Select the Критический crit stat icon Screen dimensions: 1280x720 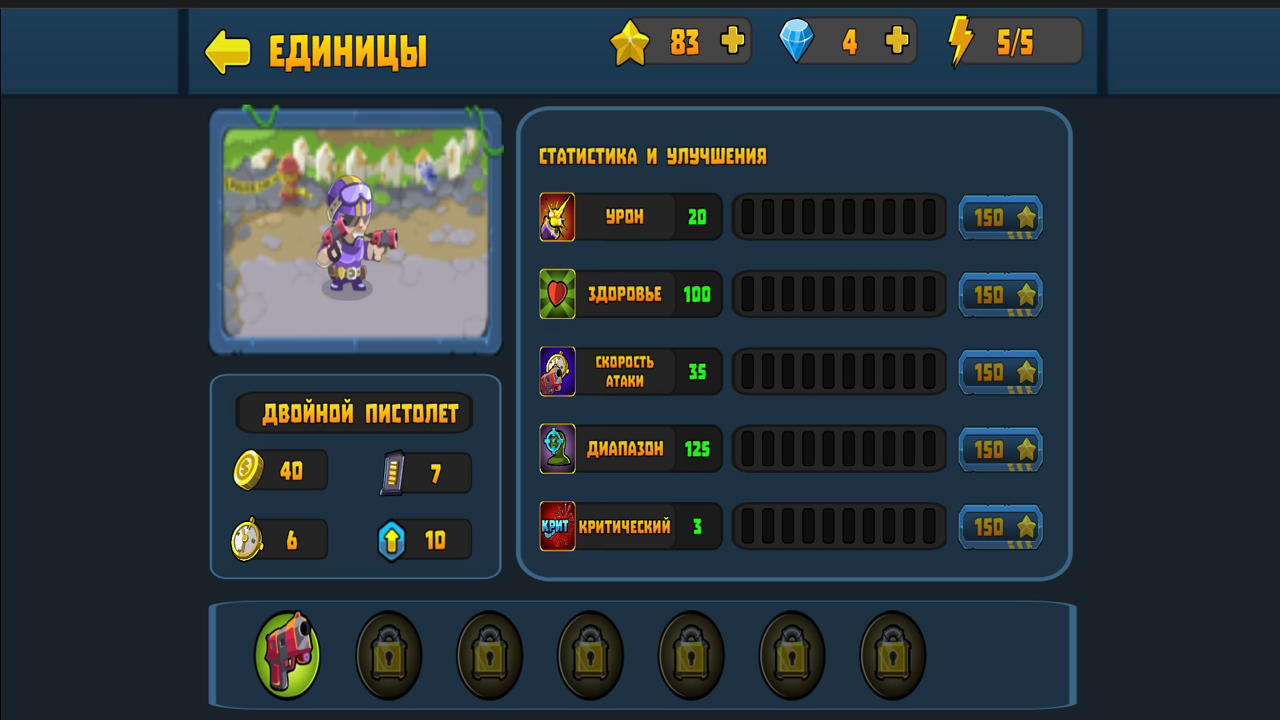click(557, 526)
